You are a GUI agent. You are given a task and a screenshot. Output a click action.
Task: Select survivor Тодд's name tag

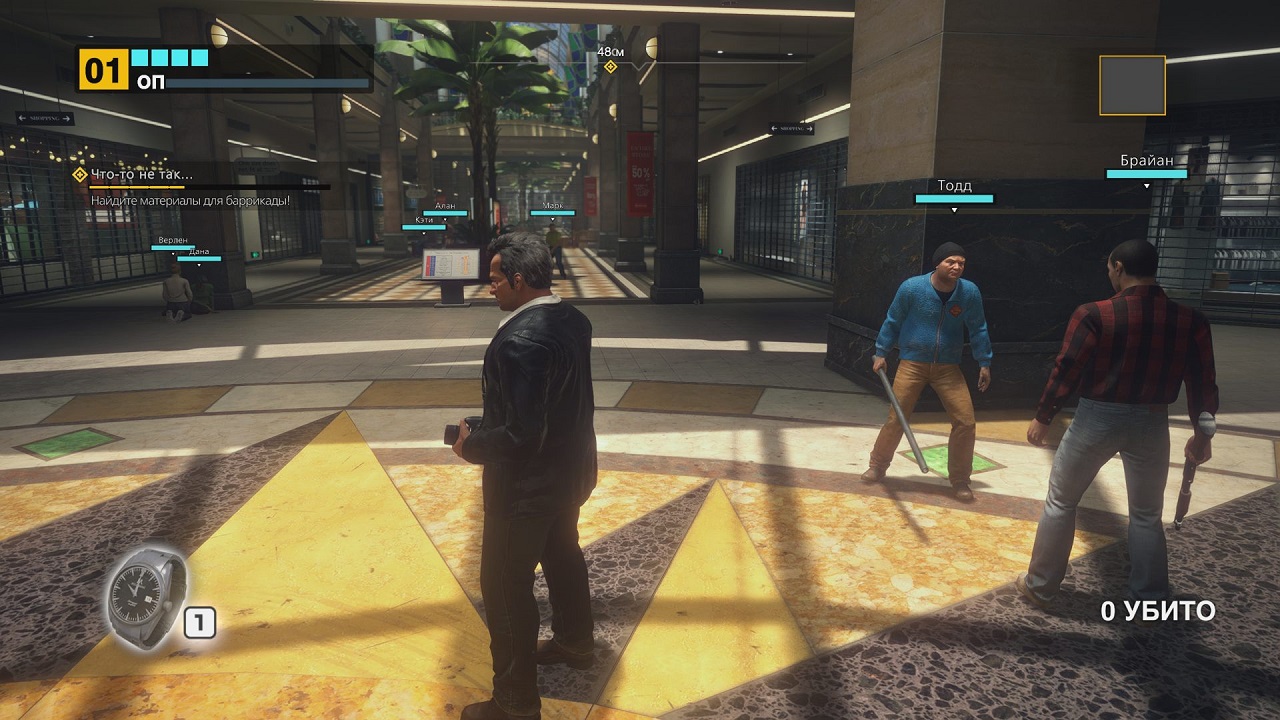[954, 186]
